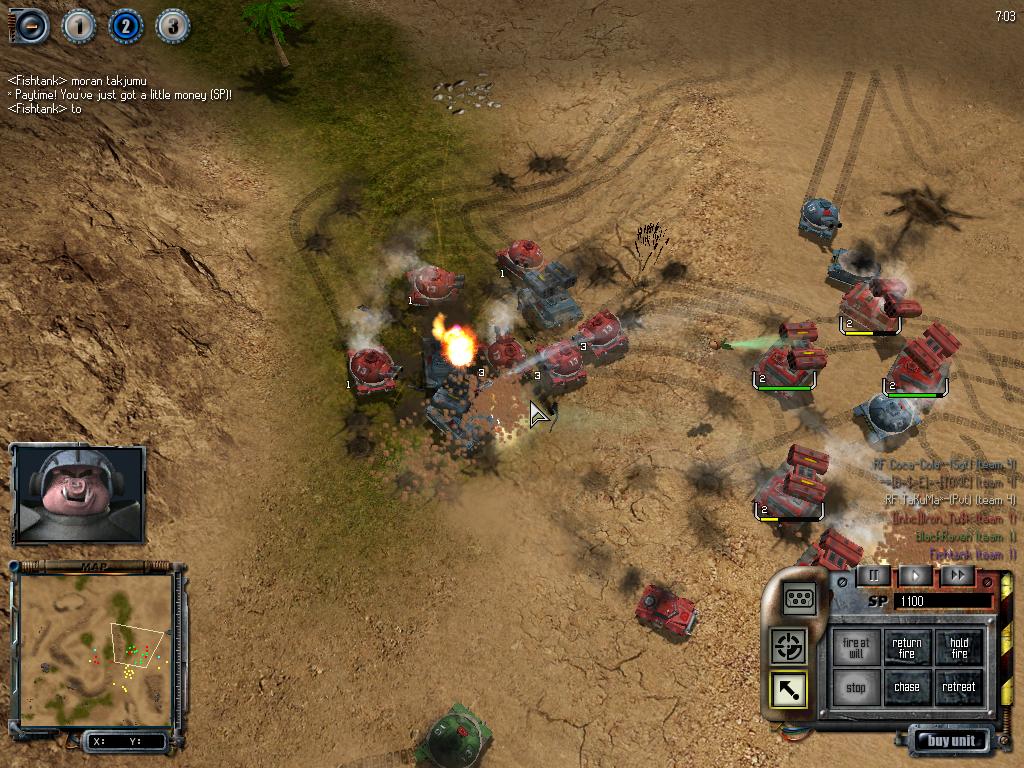Switch to fast-forward game speed
The image size is (1024, 768).
point(957,575)
